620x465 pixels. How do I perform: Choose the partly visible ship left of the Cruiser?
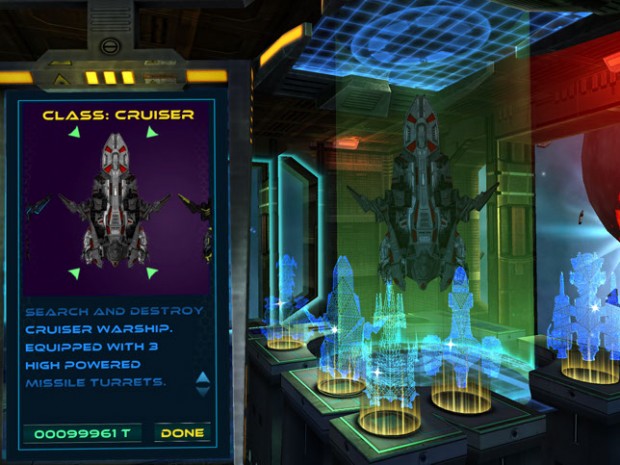pyautogui.click(x=37, y=207)
